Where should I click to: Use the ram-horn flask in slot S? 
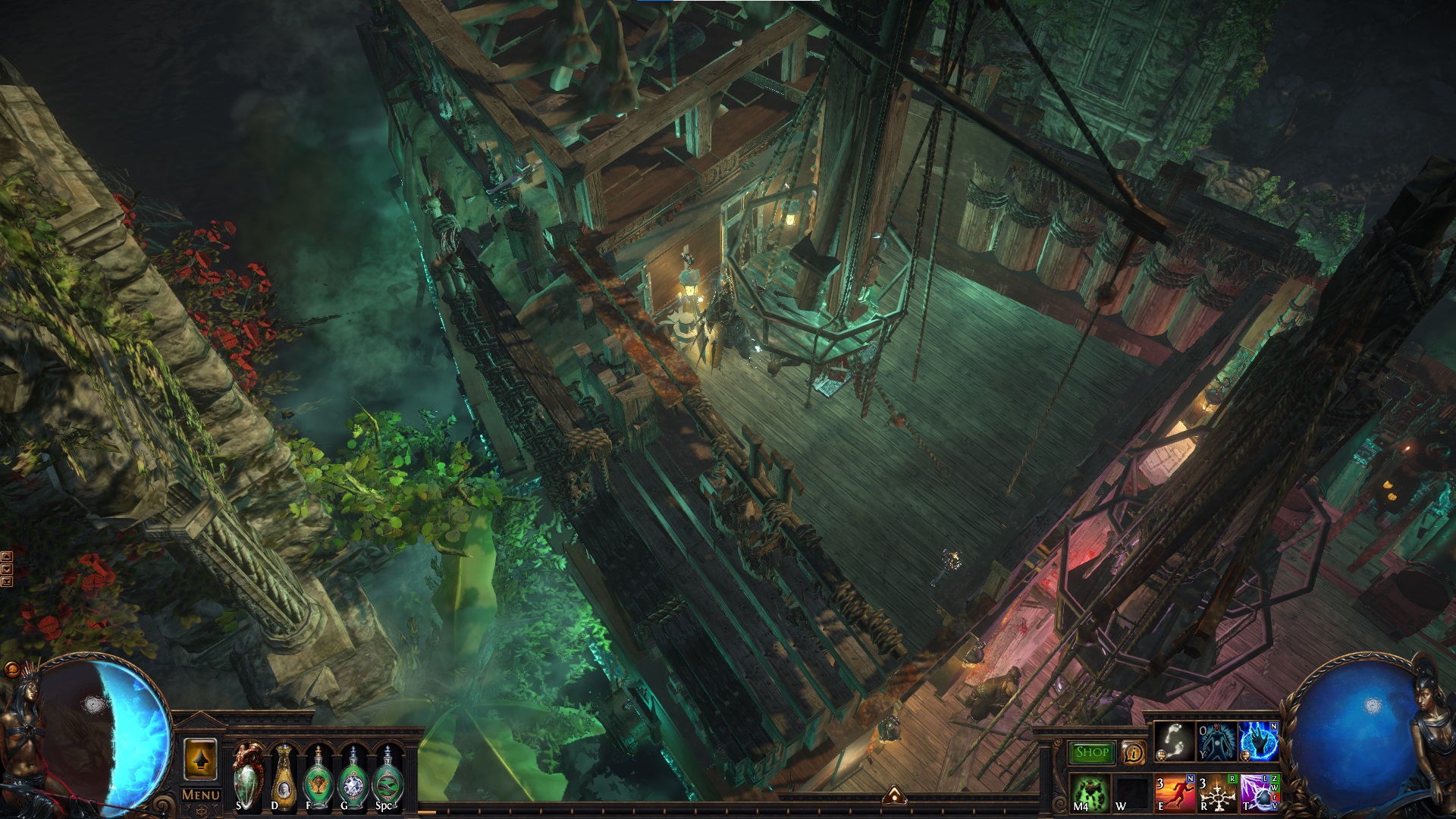click(249, 777)
